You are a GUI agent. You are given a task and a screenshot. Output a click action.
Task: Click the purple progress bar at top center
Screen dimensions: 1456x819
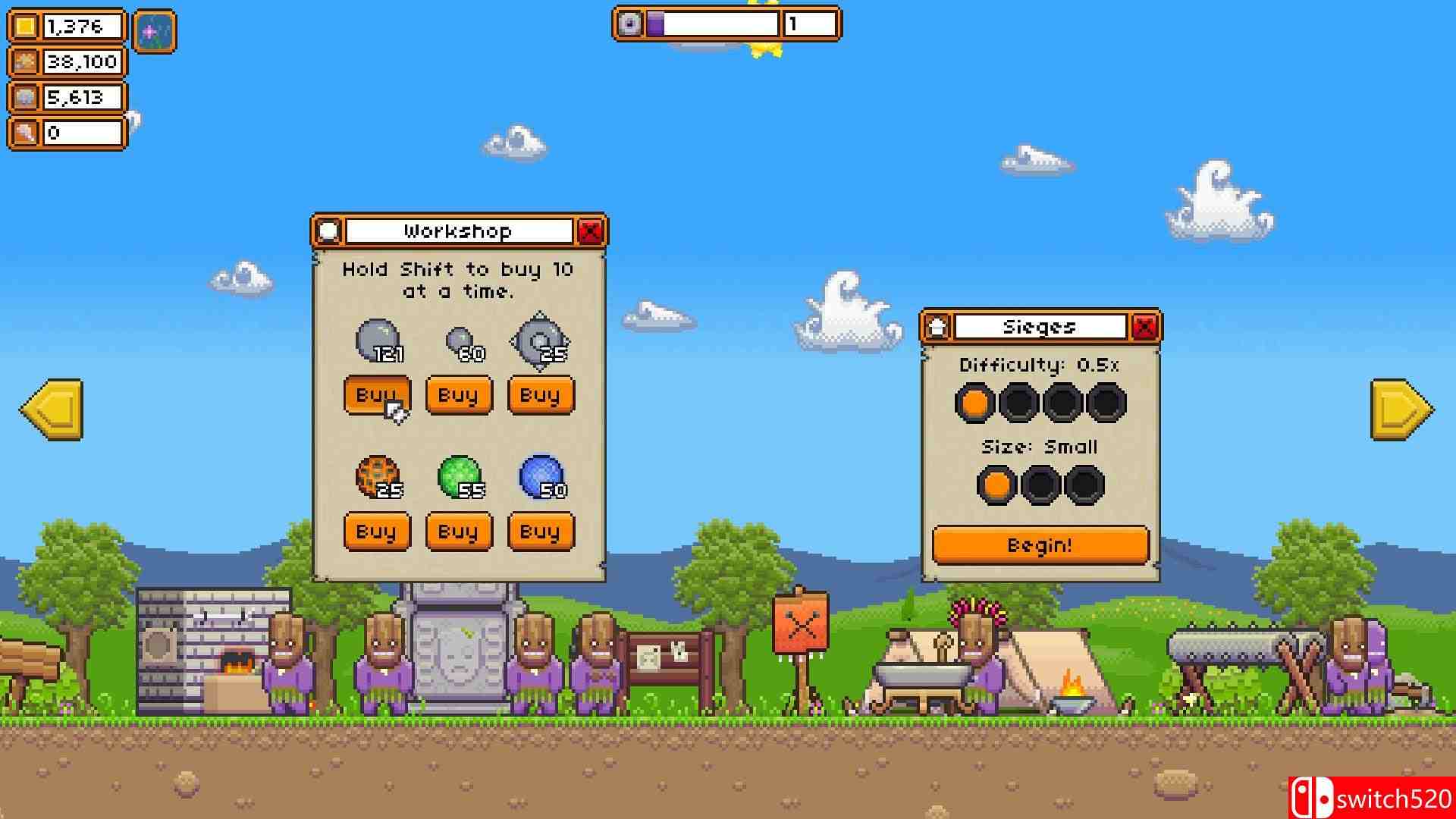(657, 24)
